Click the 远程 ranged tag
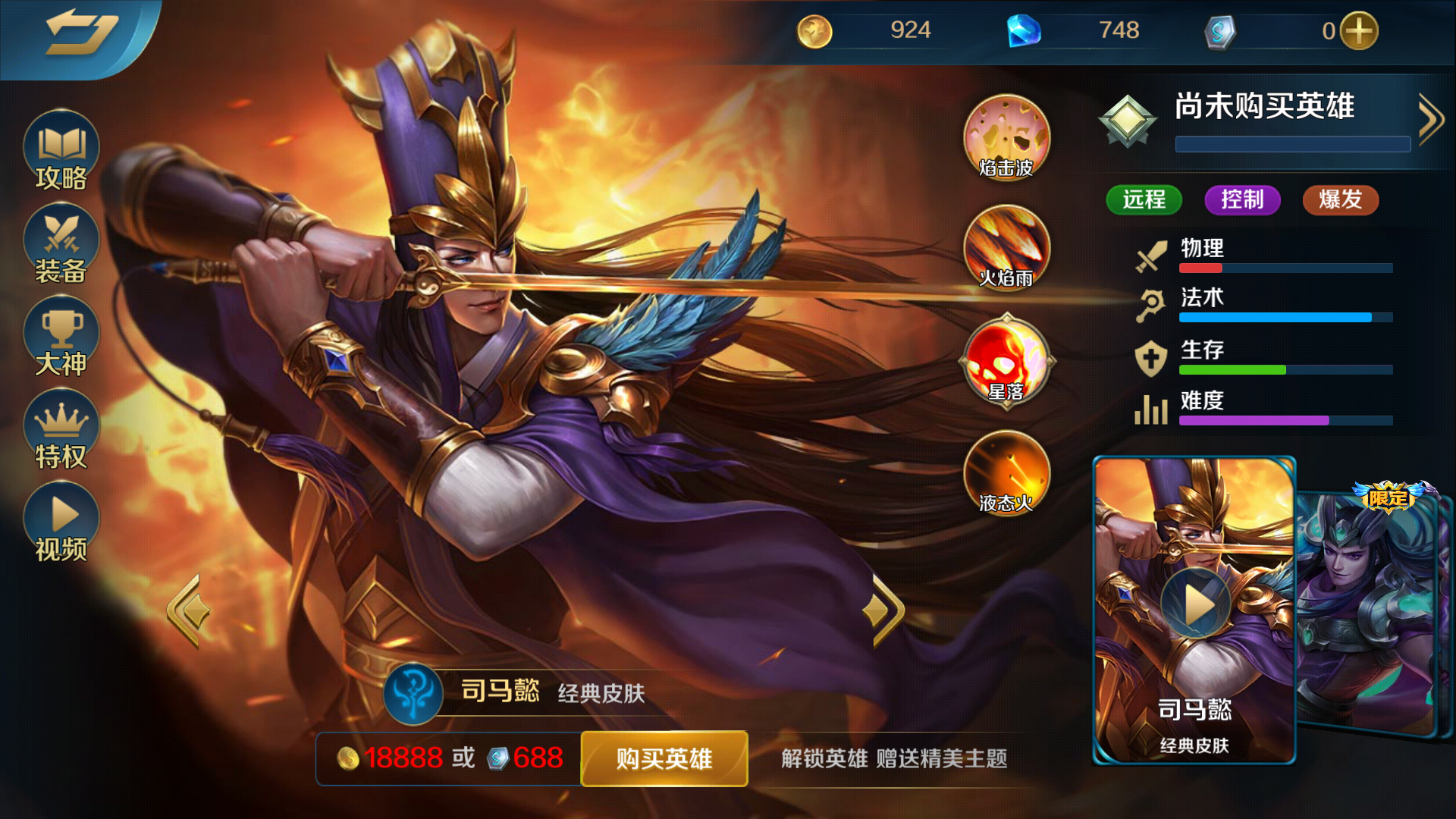This screenshot has height=819, width=1456. click(1144, 200)
